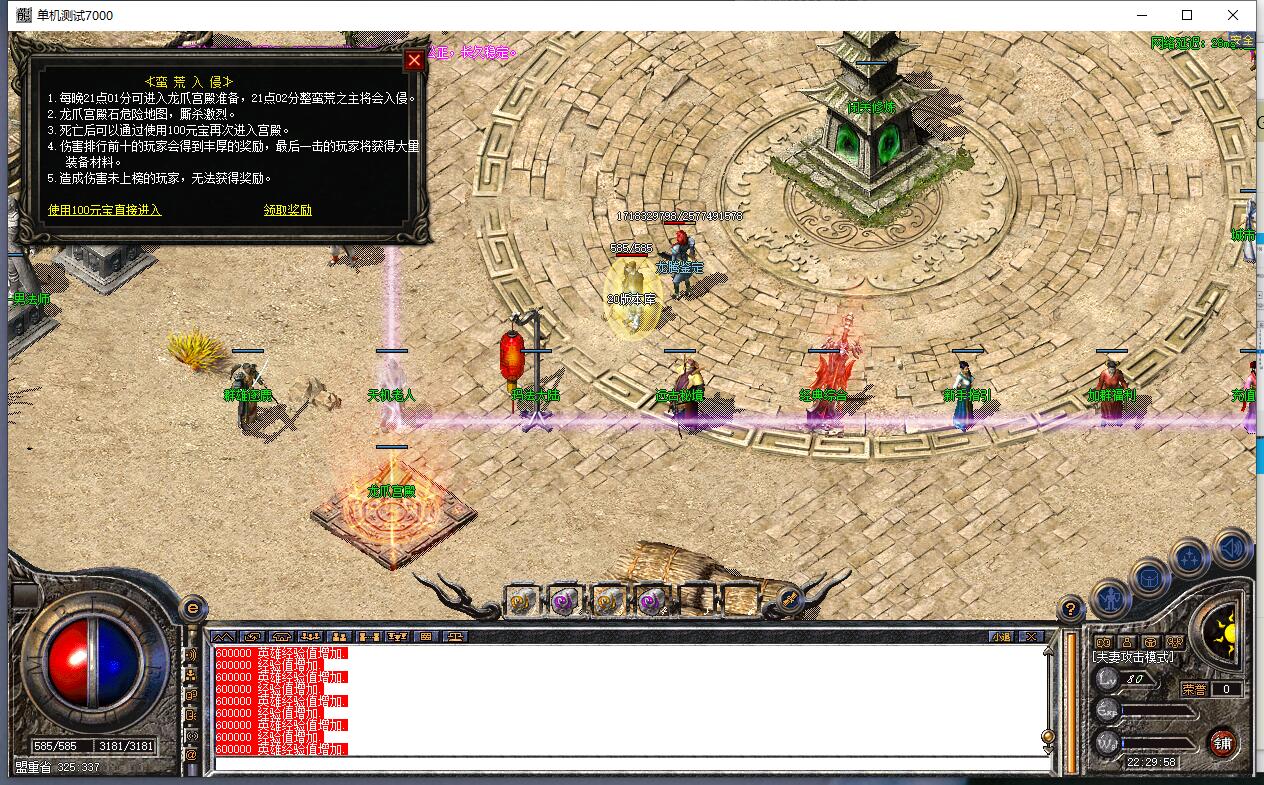Open the bag inventory round button

click(x=1150, y=578)
